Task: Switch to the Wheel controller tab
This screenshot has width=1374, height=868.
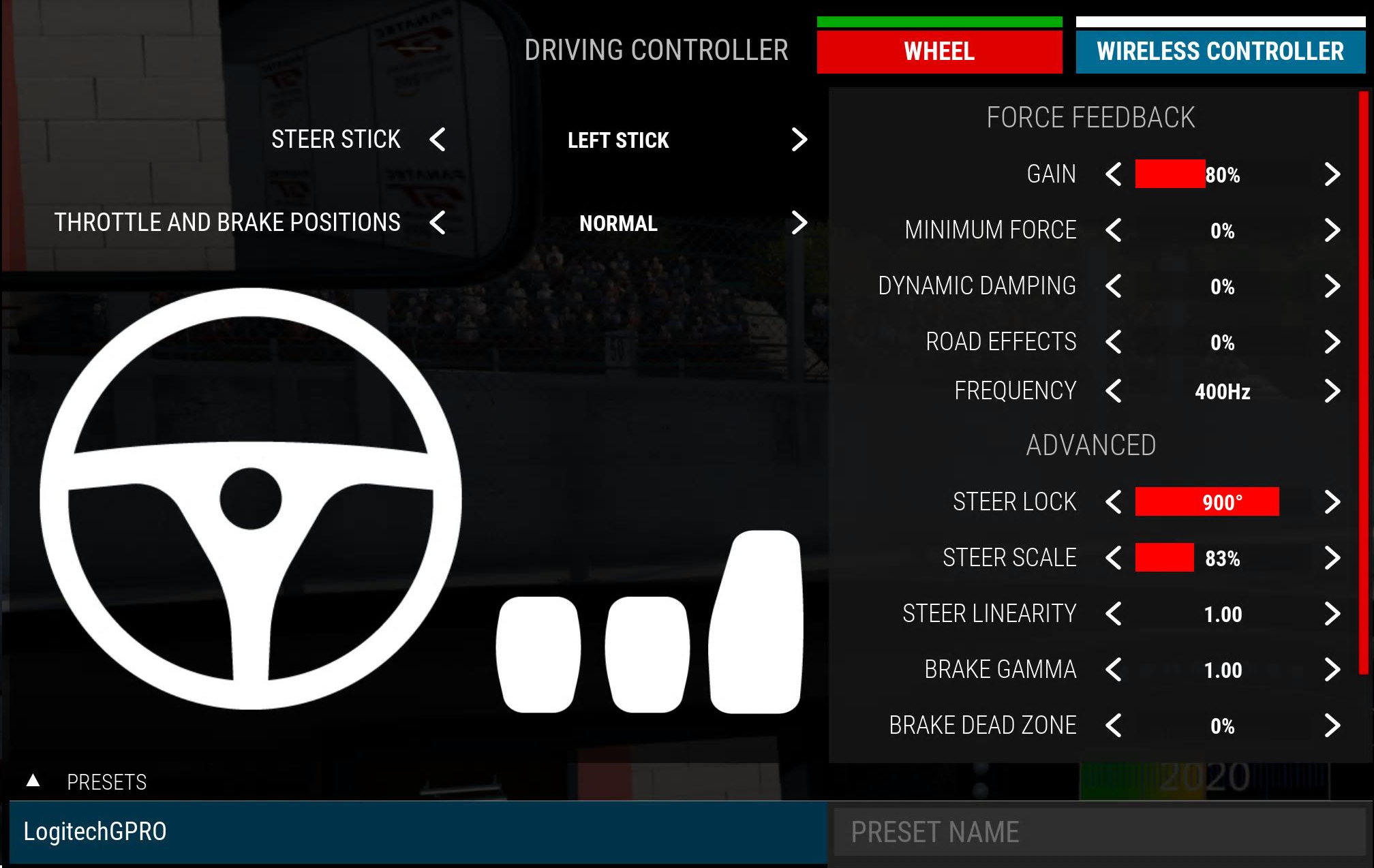Action: 939,51
